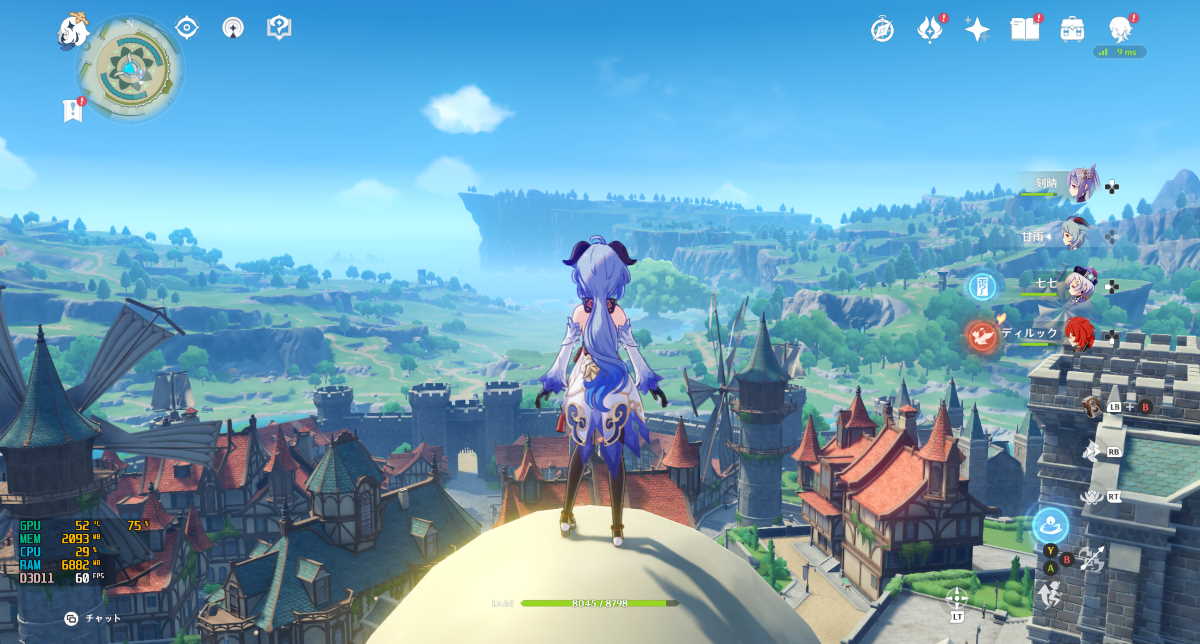Open the compass Events icon
The height and width of the screenshot is (644, 1200).
coord(882,29)
